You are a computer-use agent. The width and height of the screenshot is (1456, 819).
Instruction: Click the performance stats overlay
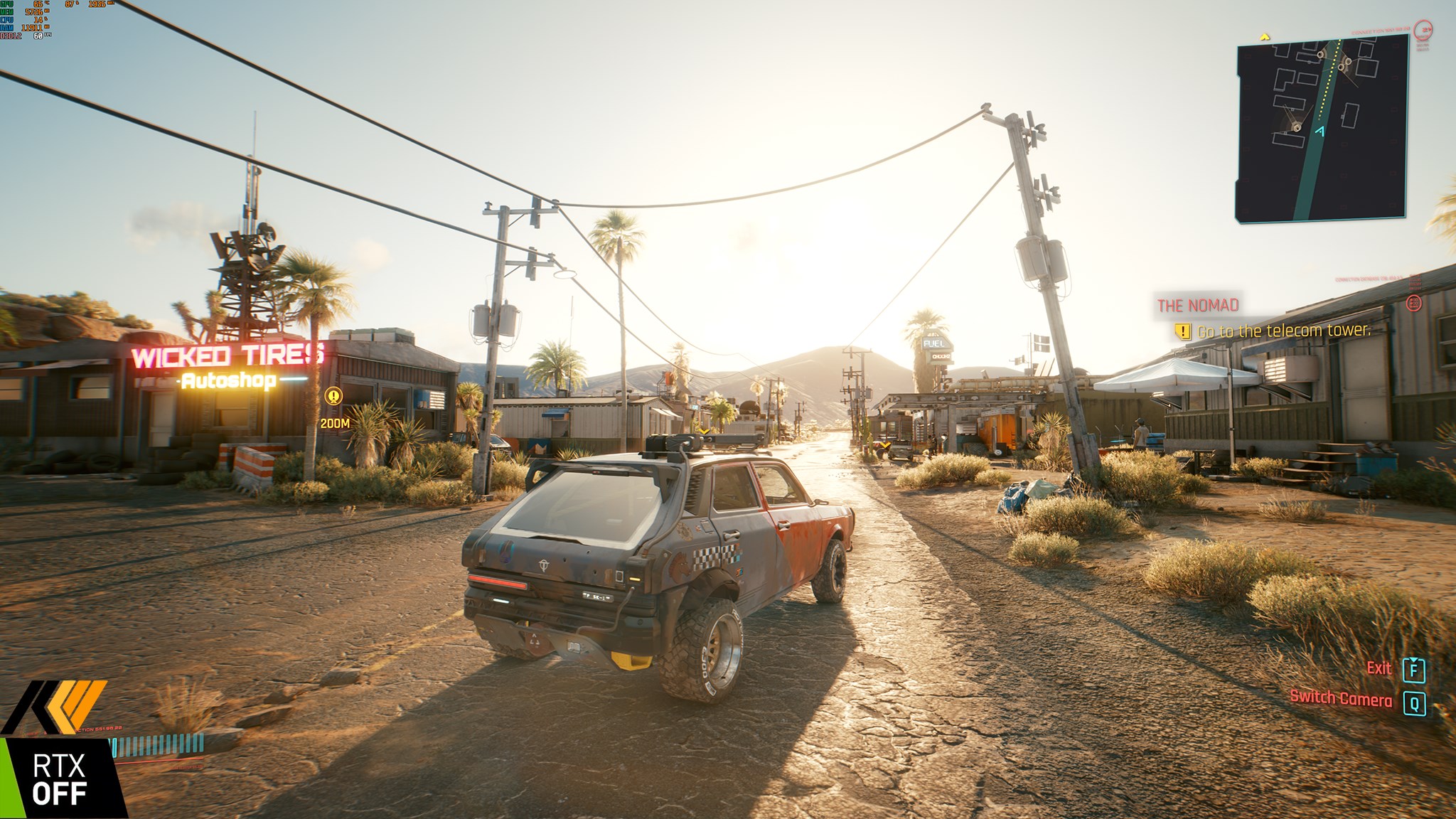[28, 18]
